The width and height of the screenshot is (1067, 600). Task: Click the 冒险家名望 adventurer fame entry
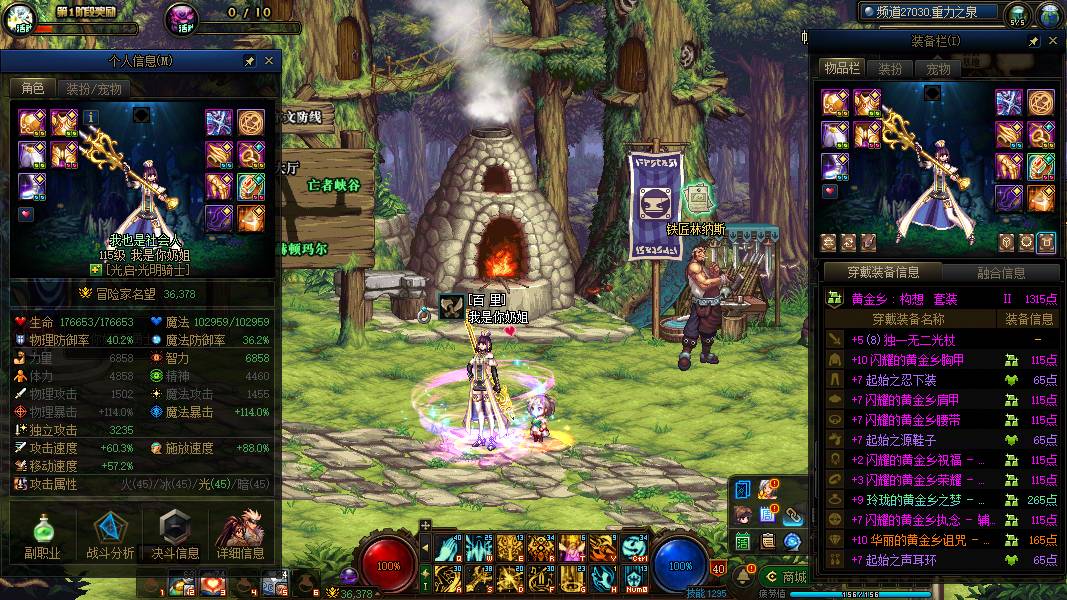click(140, 294)
